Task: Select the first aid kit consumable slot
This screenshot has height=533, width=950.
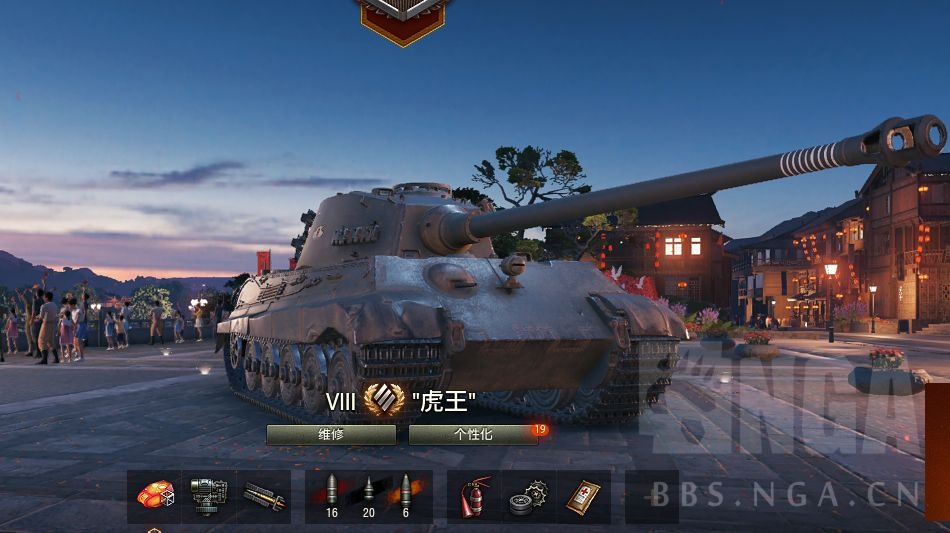Action: coord(583,496)
